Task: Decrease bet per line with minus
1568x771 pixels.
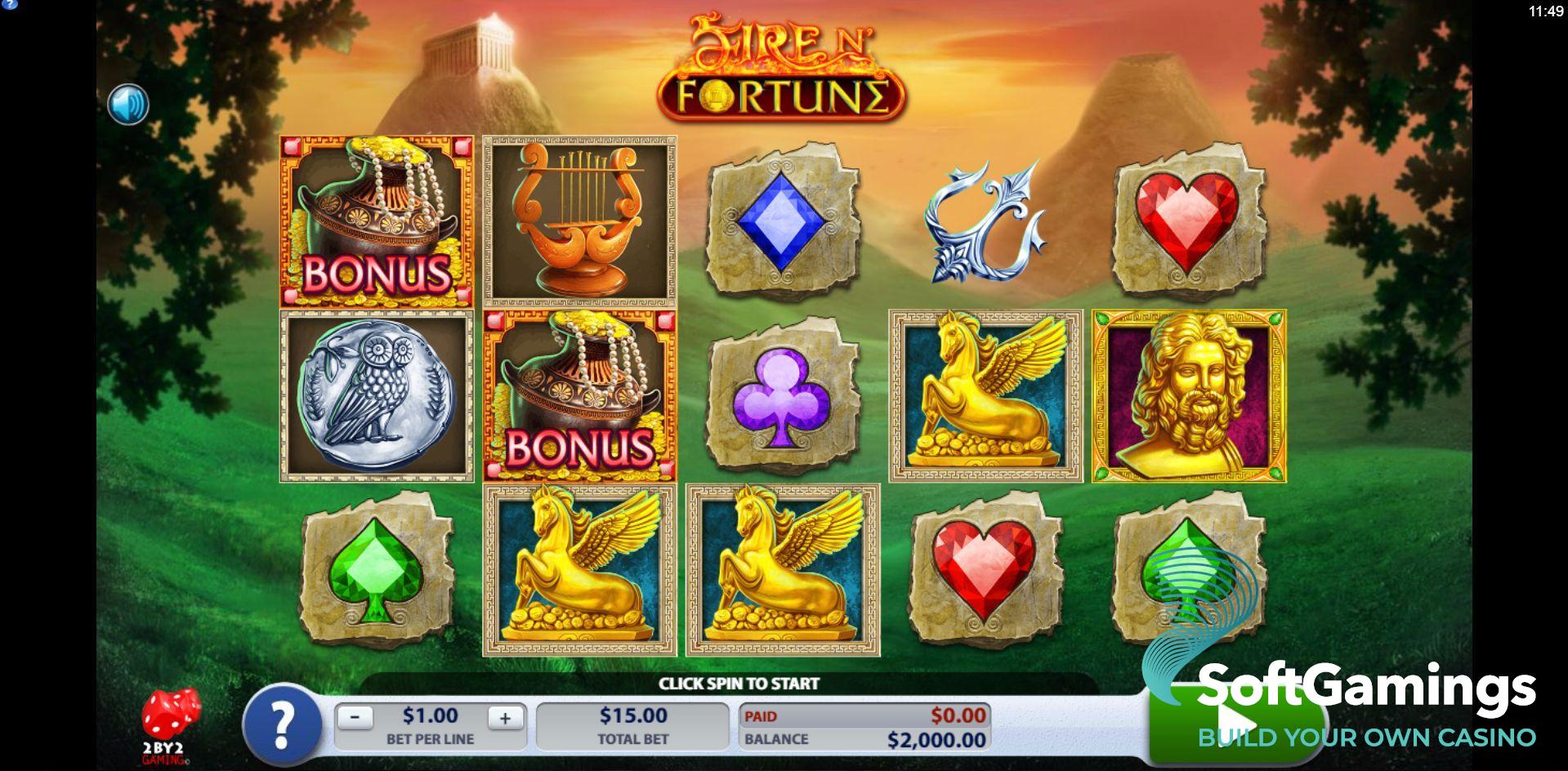Action: 355,718
